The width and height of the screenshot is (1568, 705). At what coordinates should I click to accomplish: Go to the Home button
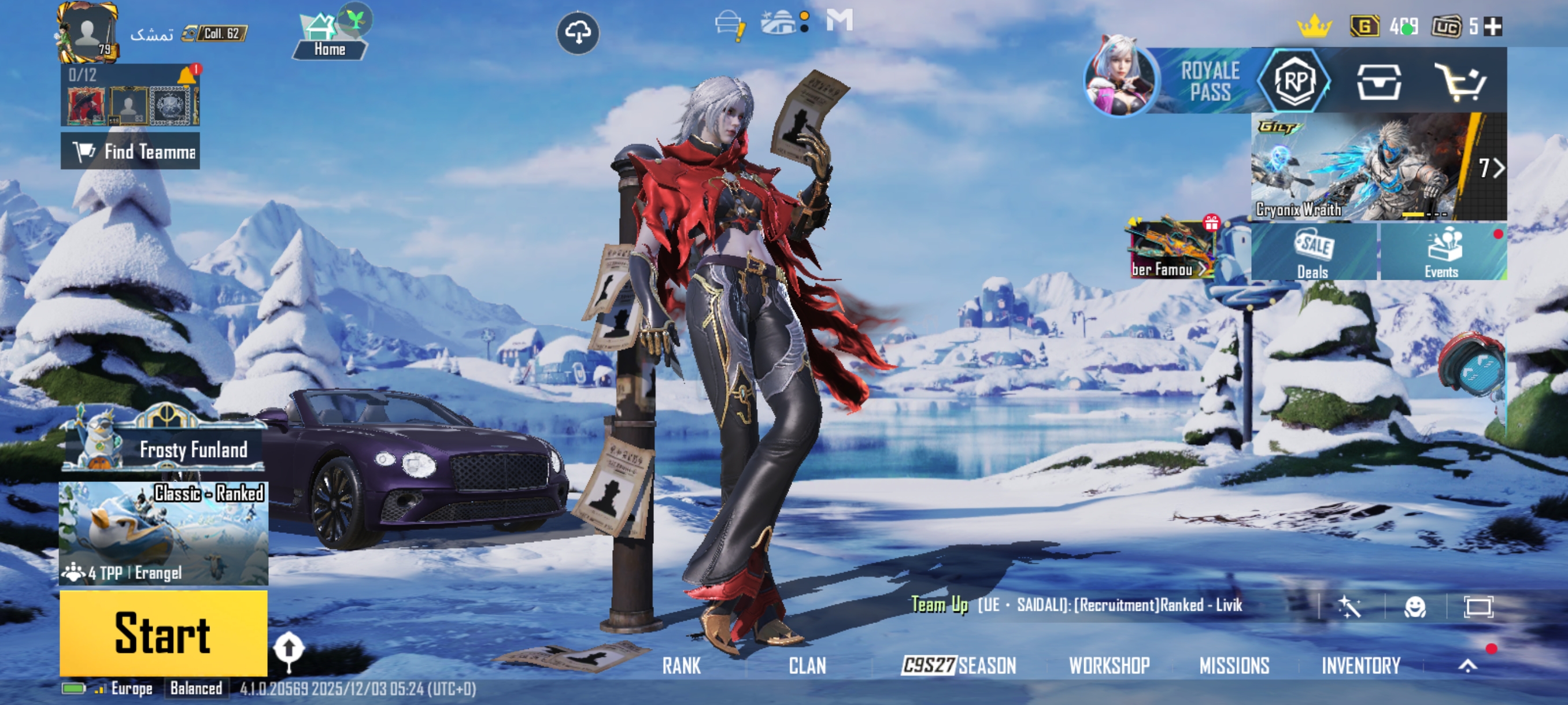tap(330, 39)
